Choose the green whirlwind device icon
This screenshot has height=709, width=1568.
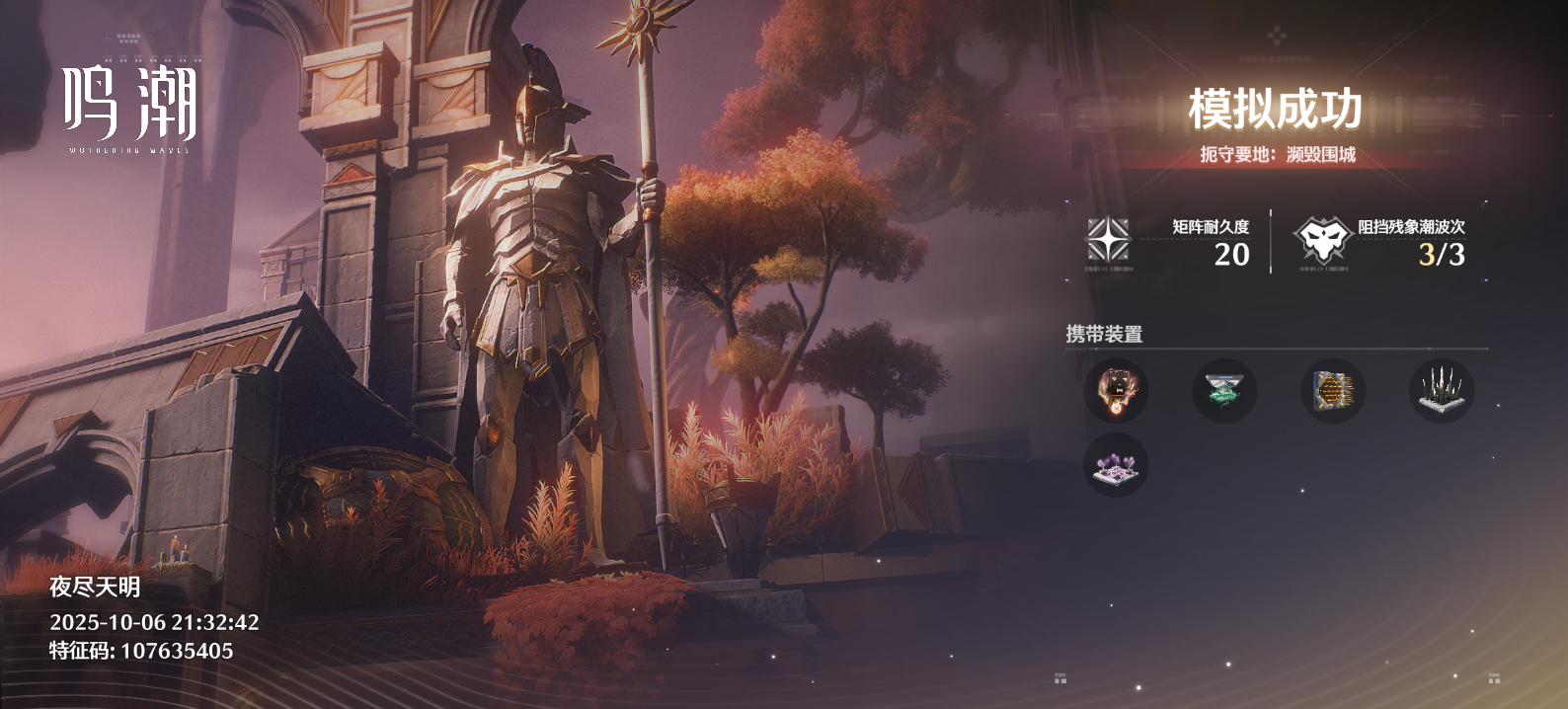pos(1224,391)
